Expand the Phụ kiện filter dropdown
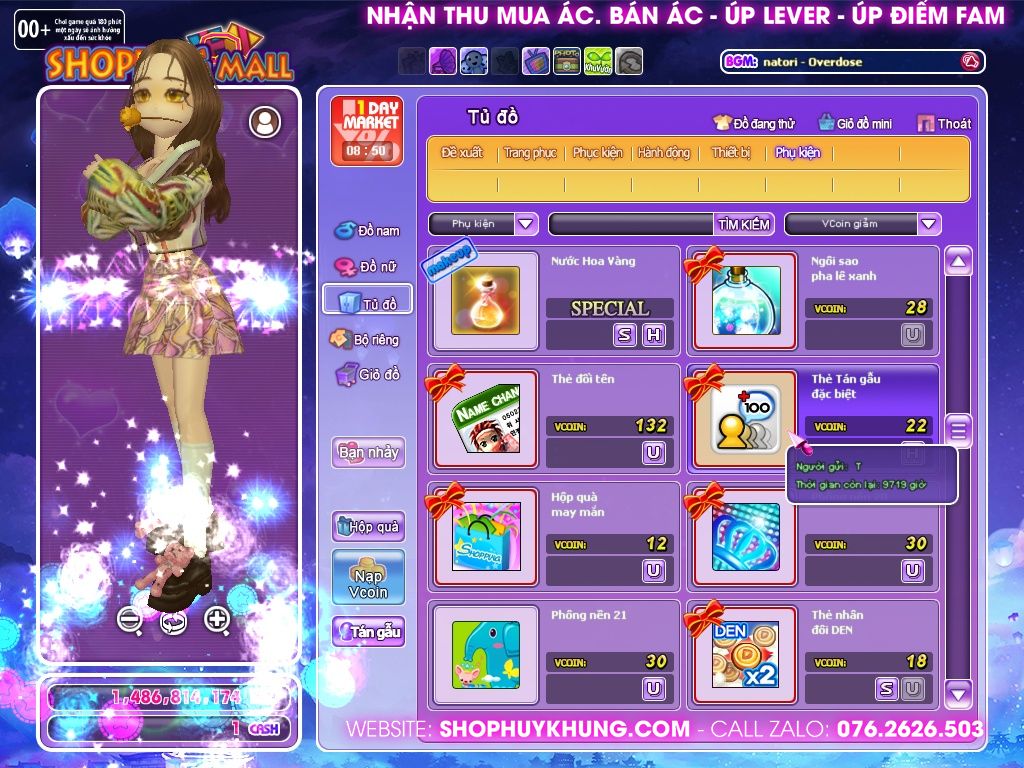Image resolution: width=1024 pixels, height=768 pixels. (x=527, y=224)
